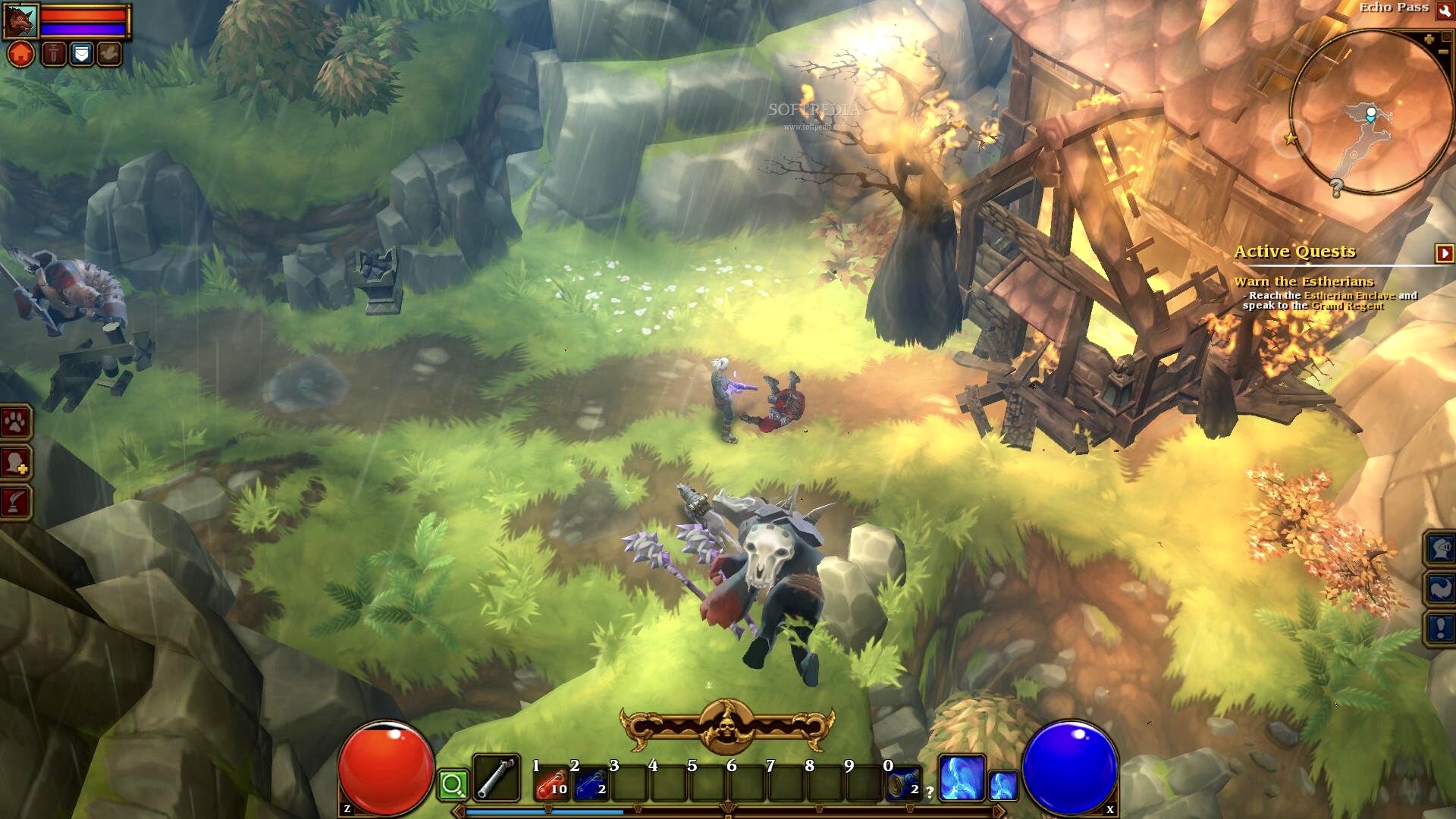Image resolution: width=1456 pixels, height=819 pixels.
Task: Click the Grand Regent quest link
Action: pos(1347,306)
